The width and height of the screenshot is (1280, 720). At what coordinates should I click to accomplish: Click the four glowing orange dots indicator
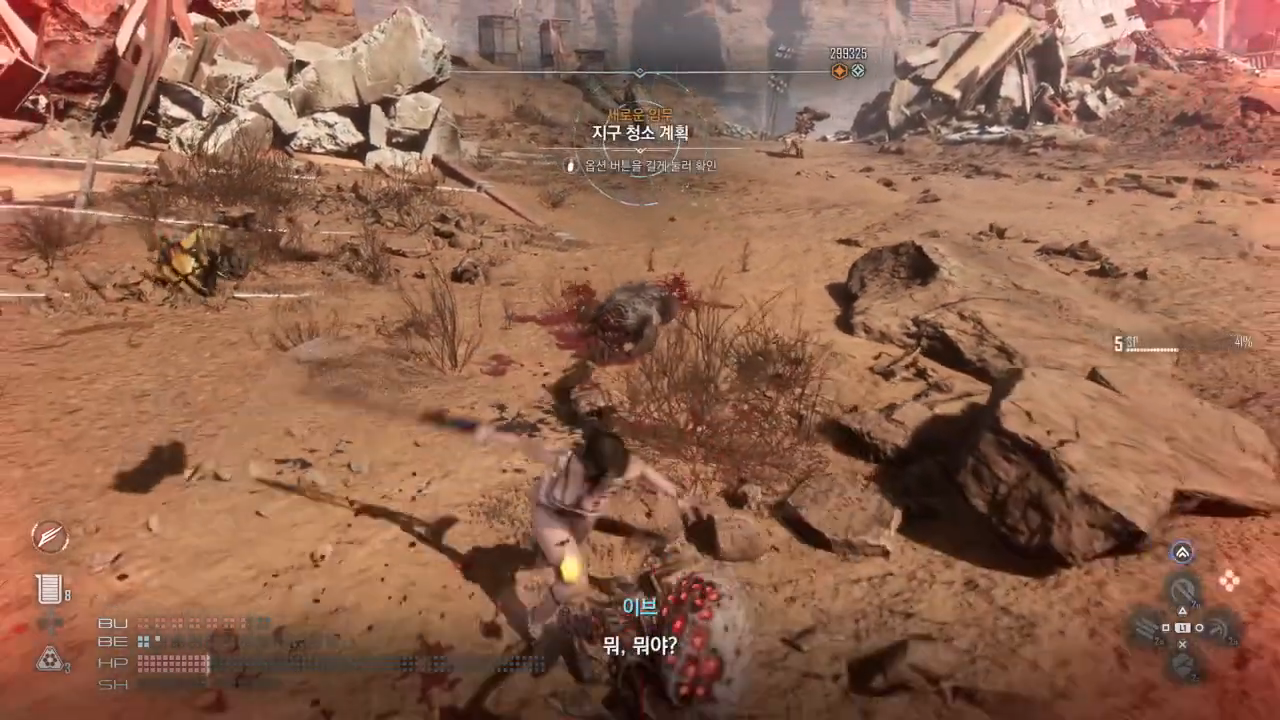click(1229, 580)
